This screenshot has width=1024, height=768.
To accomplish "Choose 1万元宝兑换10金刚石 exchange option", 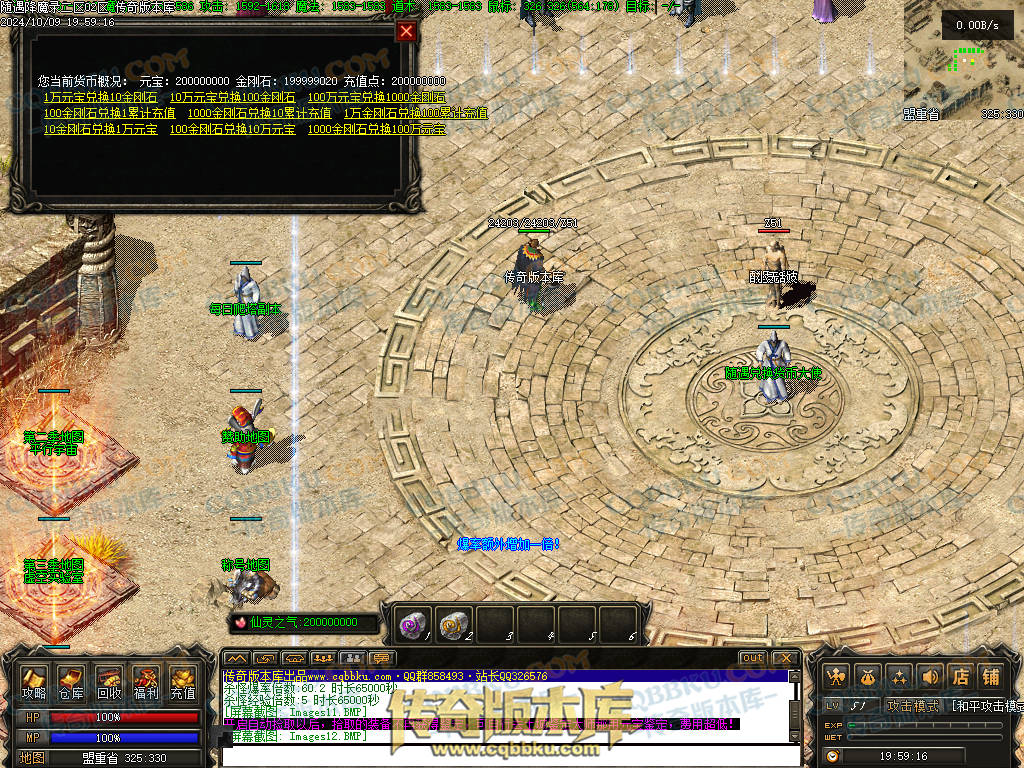I will pos(100,98).
